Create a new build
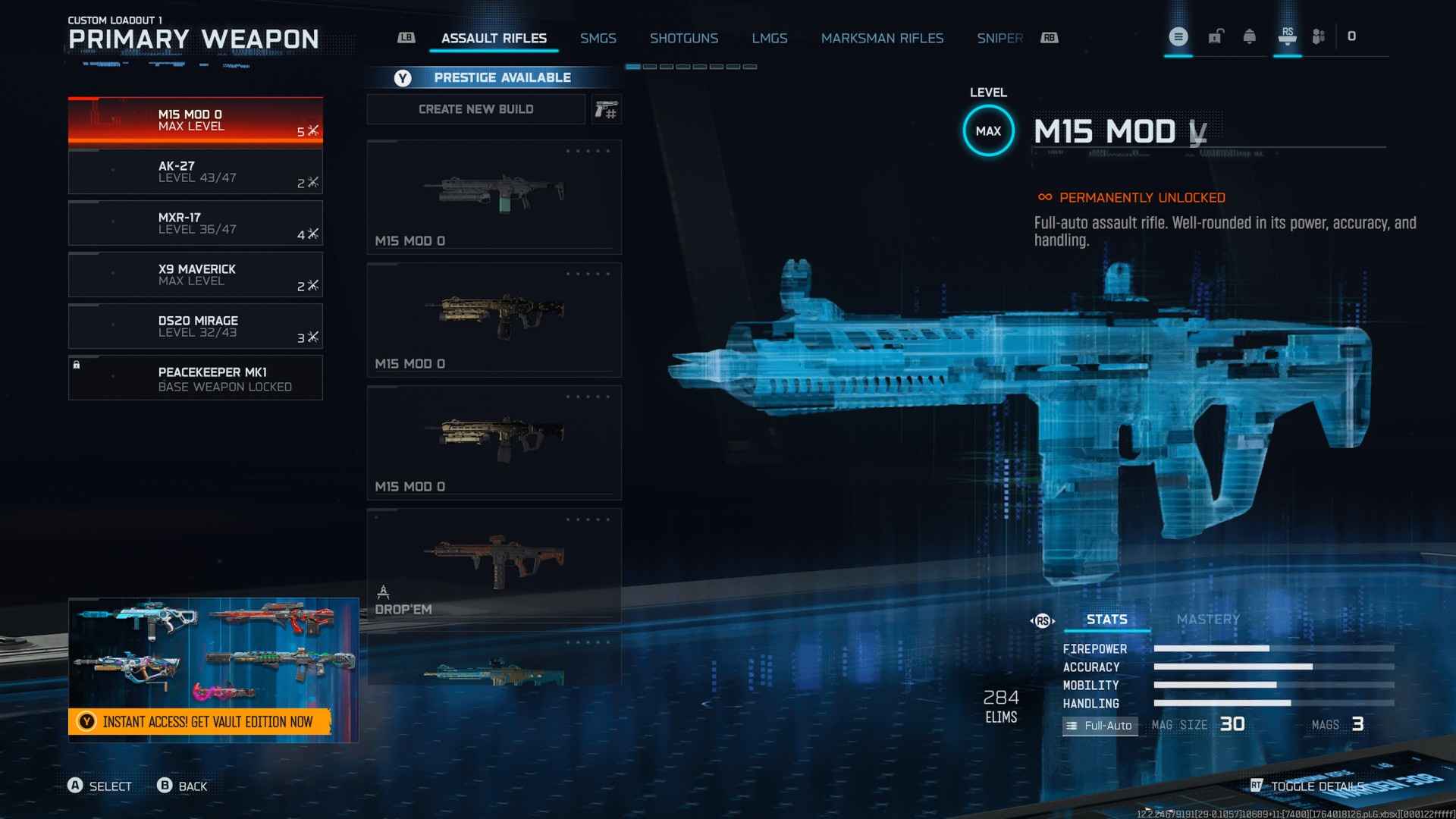The image size is (1456, 819). coord(475,109)
